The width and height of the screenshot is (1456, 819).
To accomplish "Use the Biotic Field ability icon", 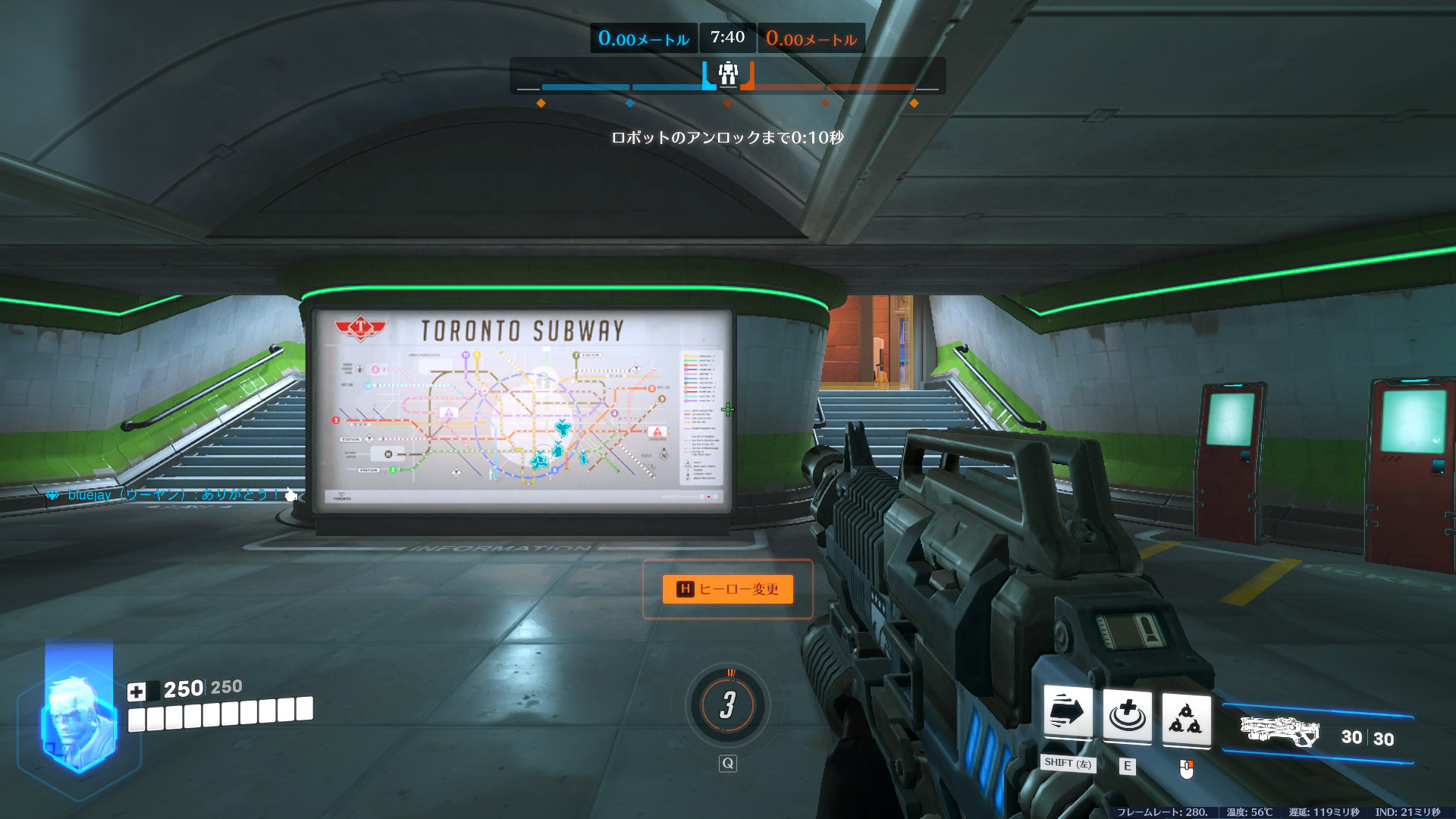I will pyautogui.click(x=1127, y=714).
